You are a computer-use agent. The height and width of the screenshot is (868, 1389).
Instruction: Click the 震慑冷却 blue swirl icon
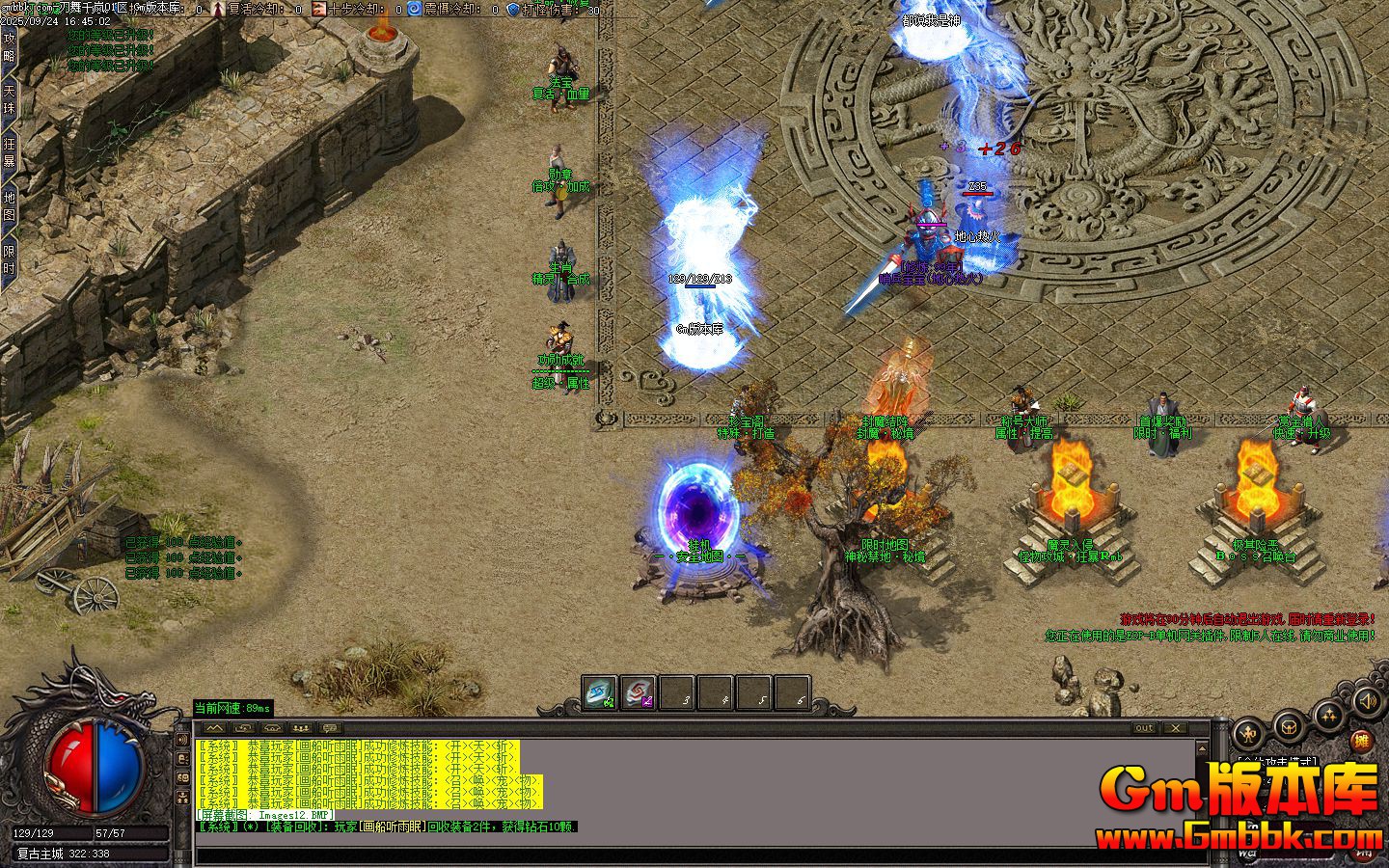pyautogui.click(x=414, y=9)
